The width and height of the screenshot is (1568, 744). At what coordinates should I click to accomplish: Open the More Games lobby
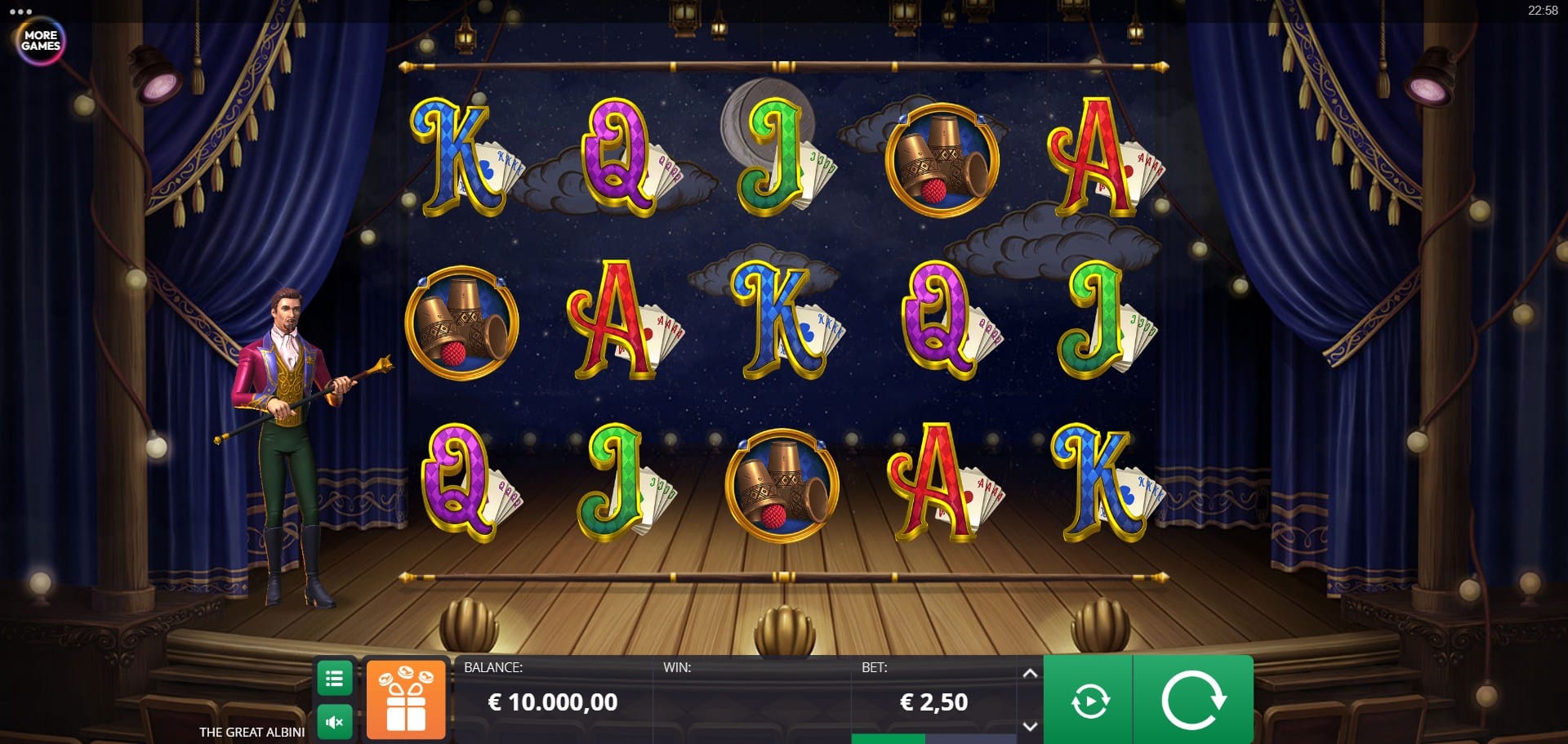(41, 41)
